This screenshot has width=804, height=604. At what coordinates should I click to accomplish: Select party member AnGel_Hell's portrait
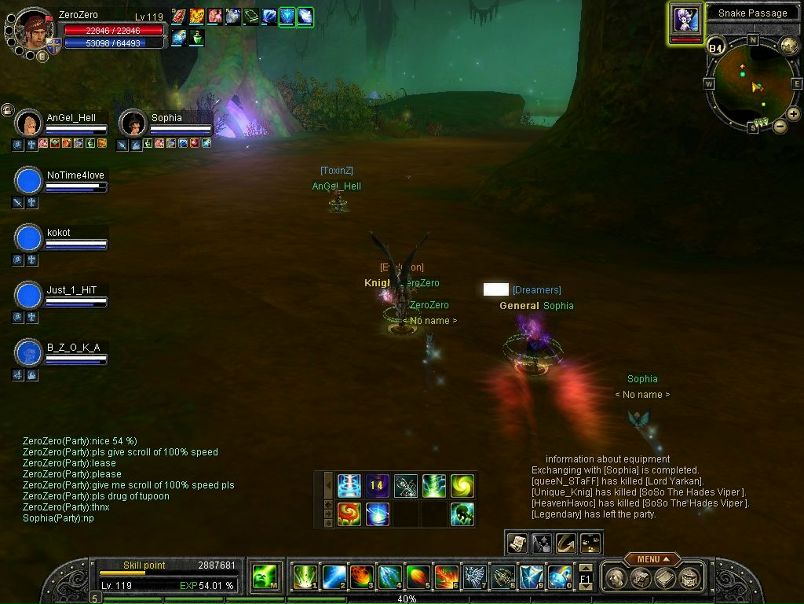pyautogui.click(x=29, y=124)
